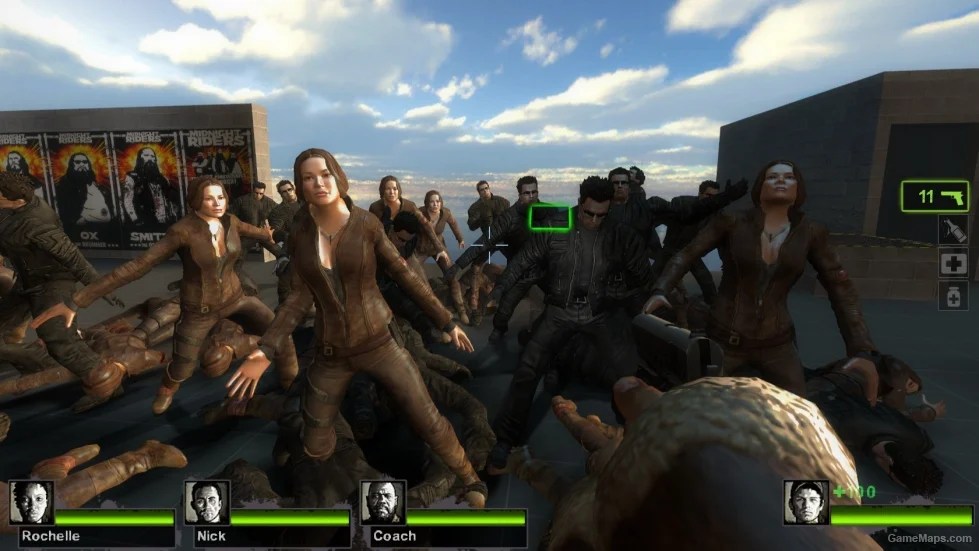Click your own survivor portrait
The image size is (979, 551).
(806, 503)
